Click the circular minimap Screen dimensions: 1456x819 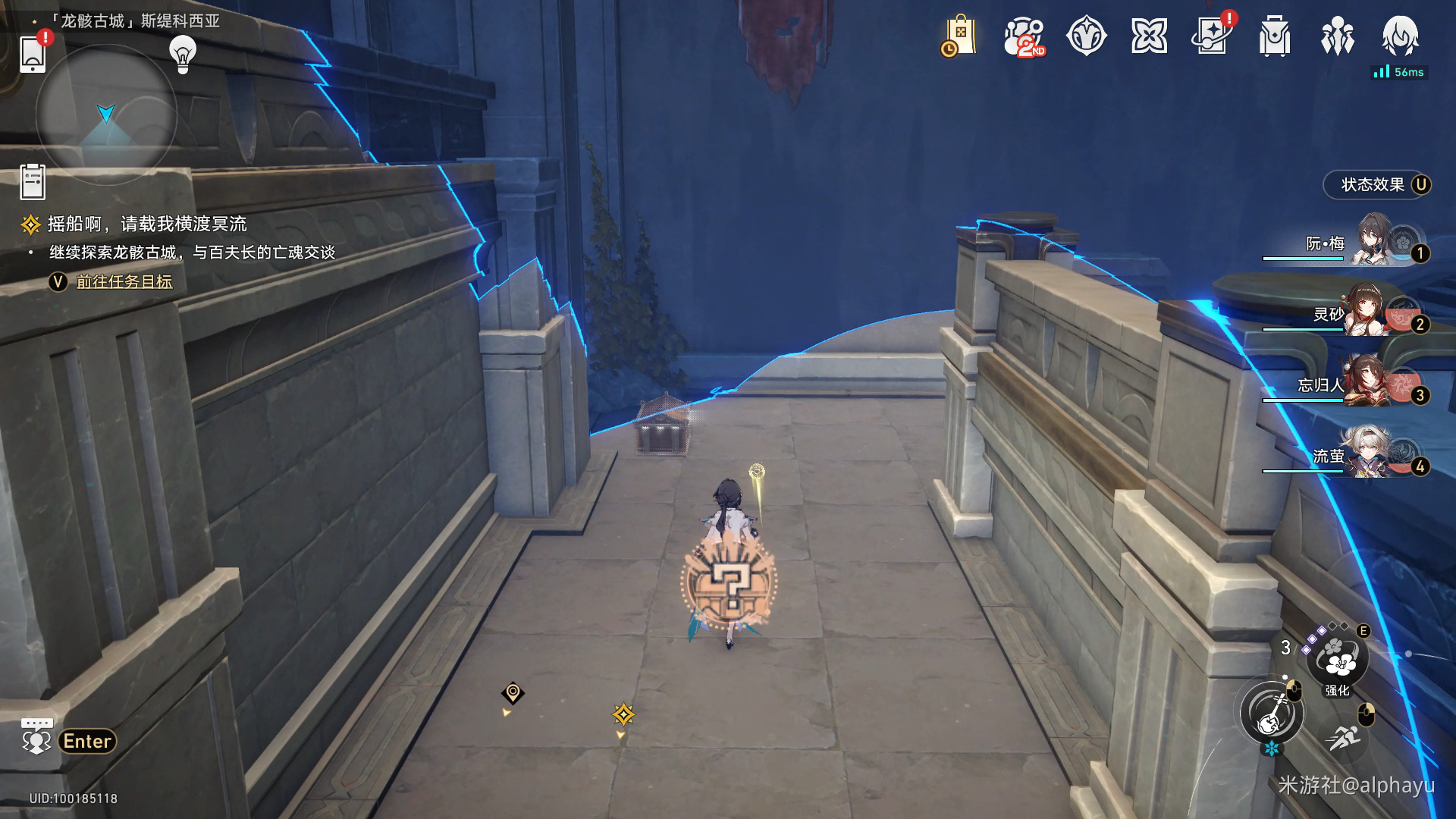[x=106, y=115]
